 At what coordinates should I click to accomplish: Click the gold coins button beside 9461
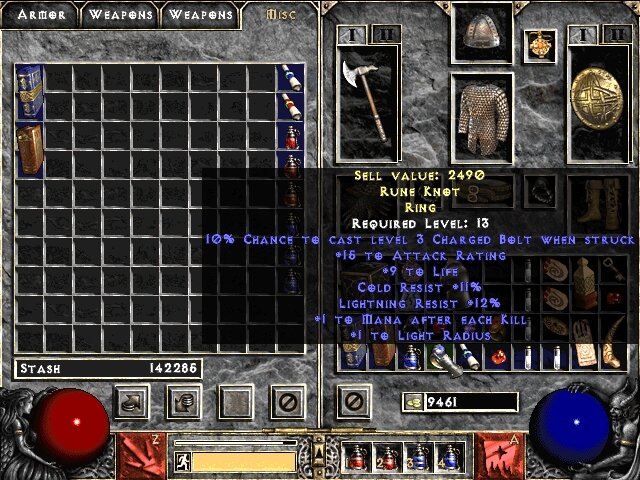tap(412, 402)
